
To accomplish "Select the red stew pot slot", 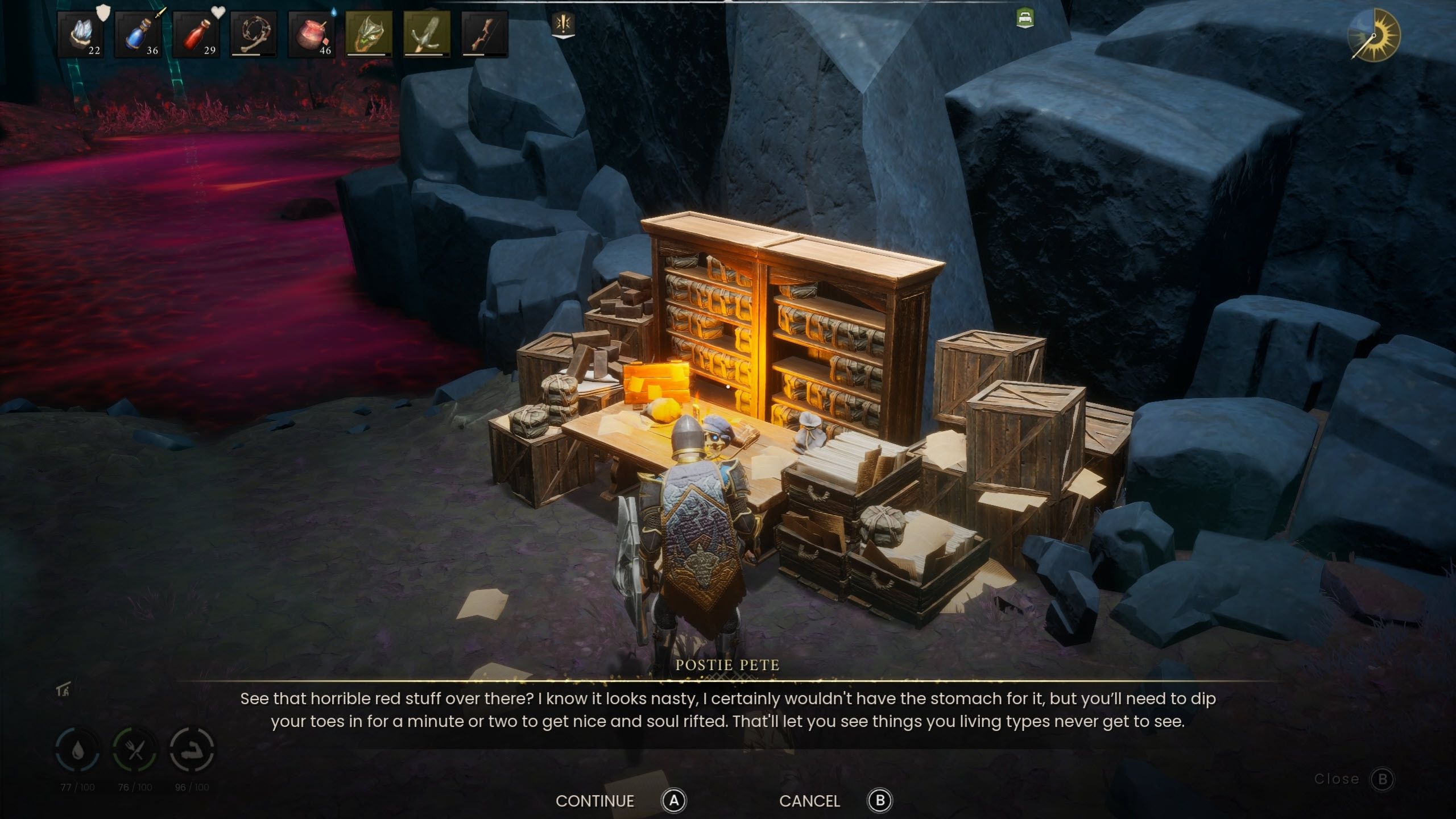I will point(311,35).
